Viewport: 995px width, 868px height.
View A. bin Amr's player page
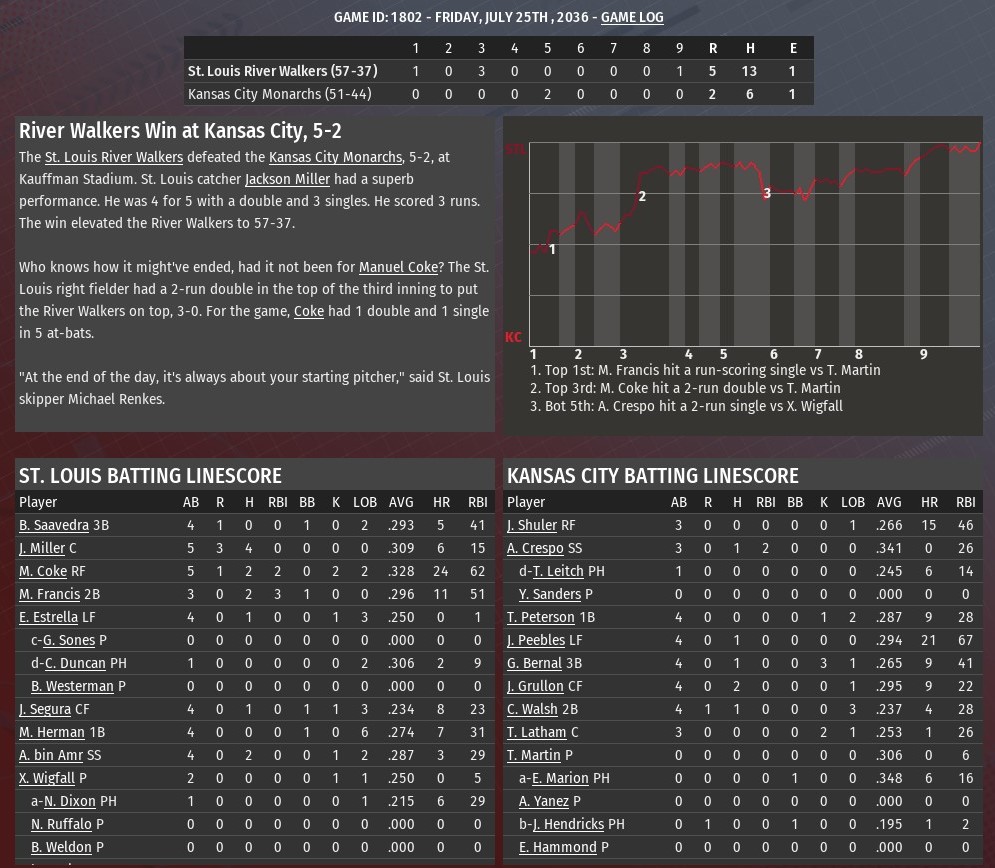(51, 755)
